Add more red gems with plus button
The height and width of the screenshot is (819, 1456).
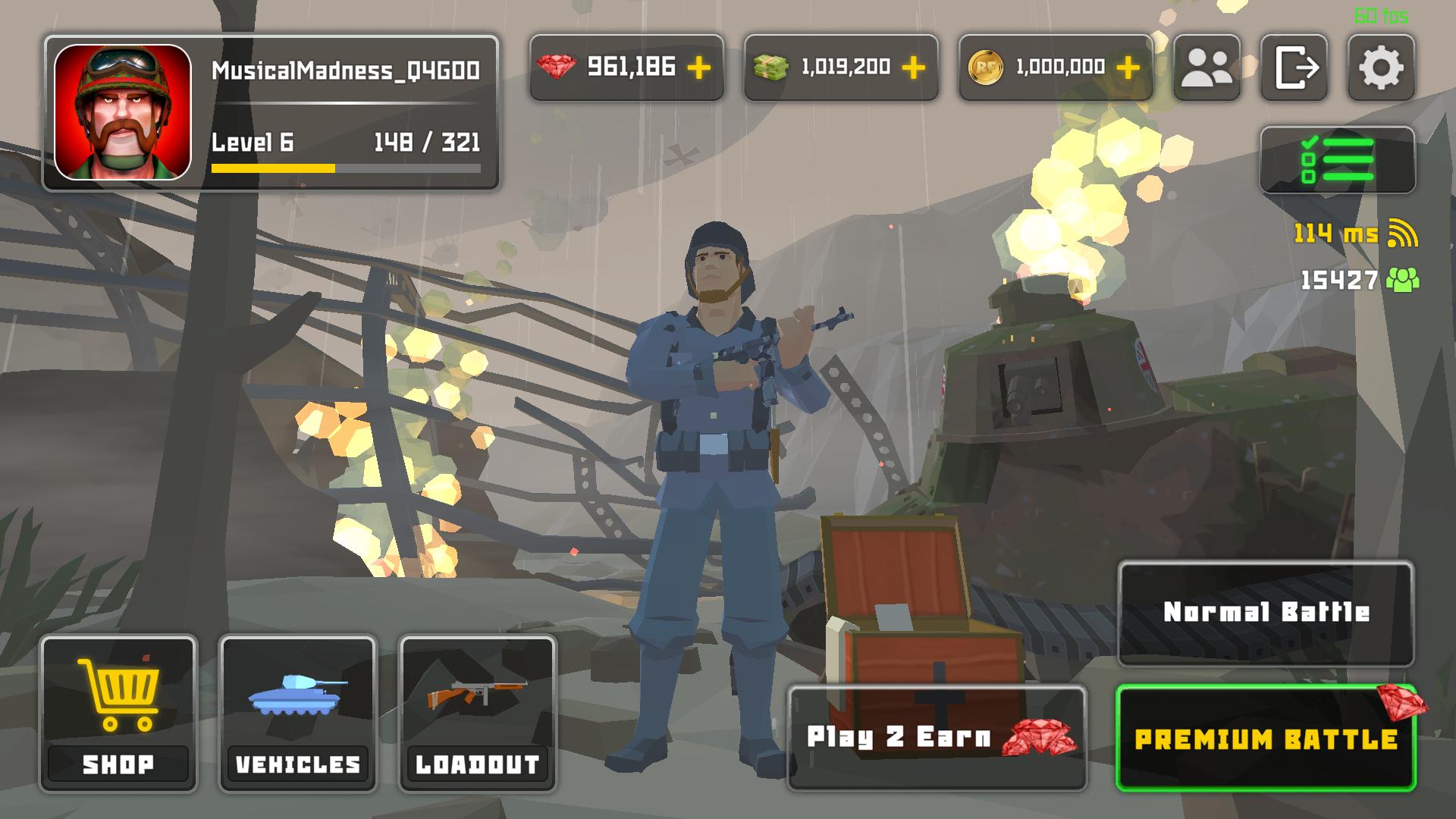tap(698, 67)
